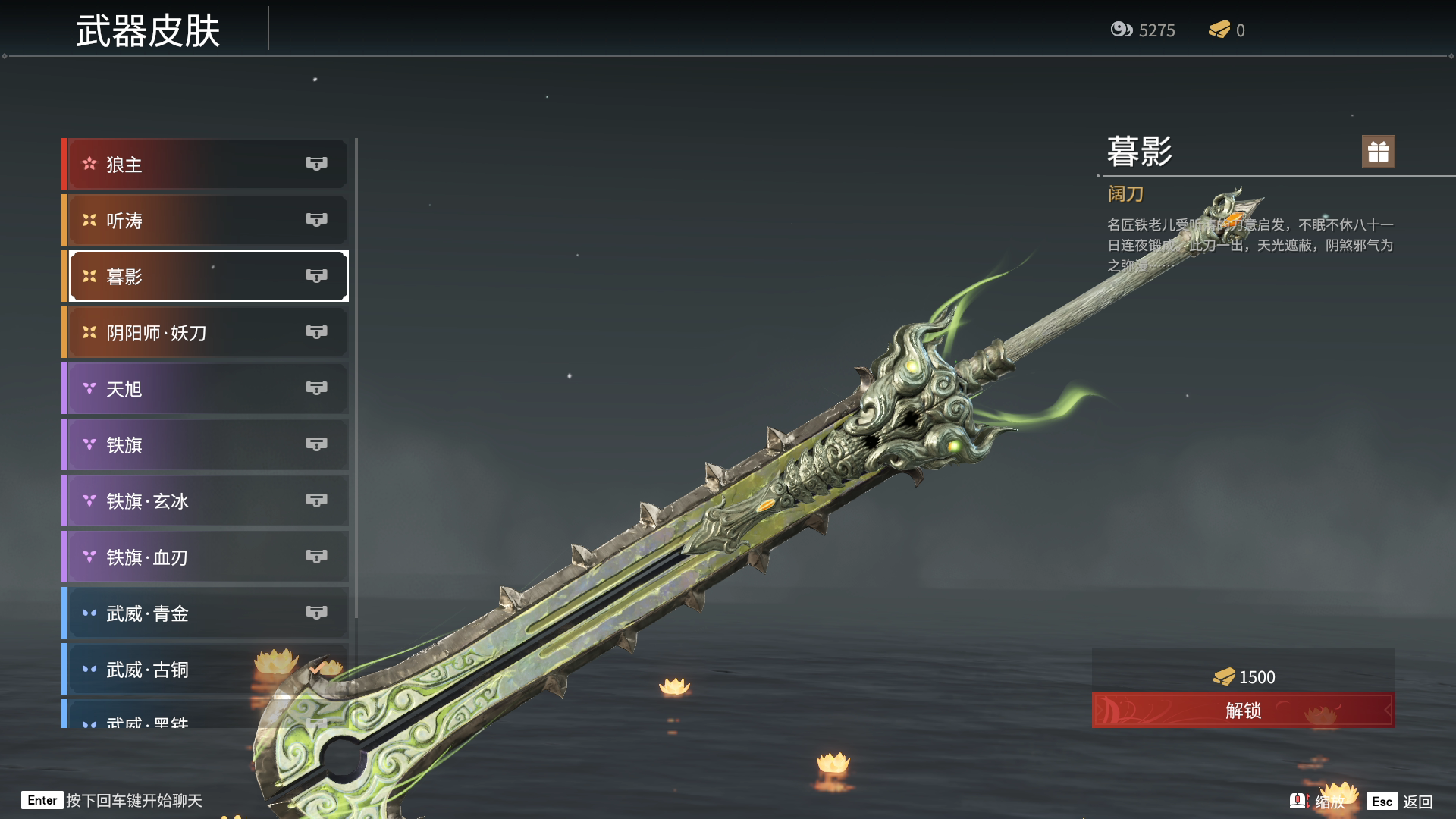Pick the 阴阳师·妖刀 weapon skin
1456x819 pixels.
click(x=205, y=332)
